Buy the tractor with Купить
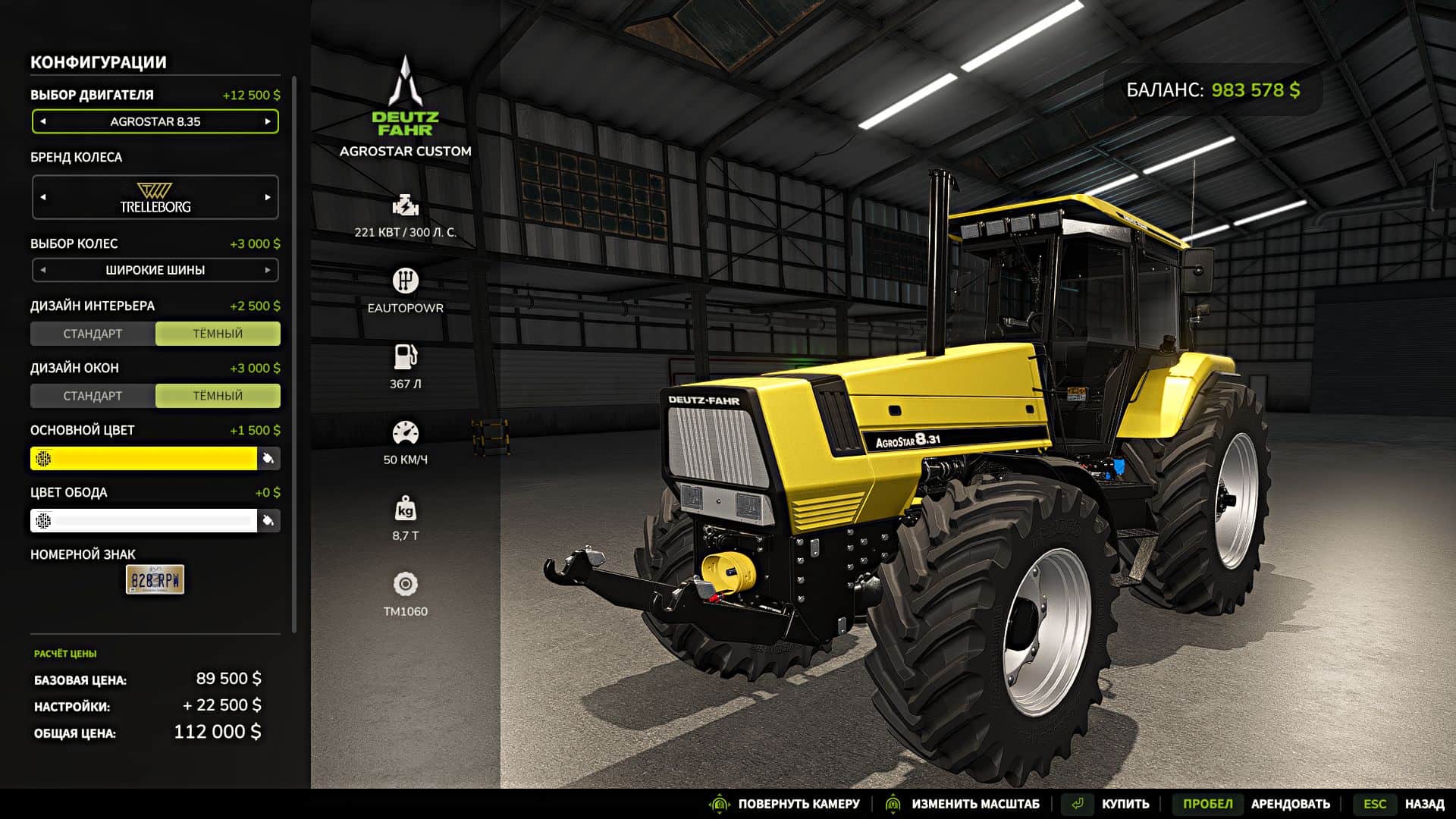 pos(1125,804)
